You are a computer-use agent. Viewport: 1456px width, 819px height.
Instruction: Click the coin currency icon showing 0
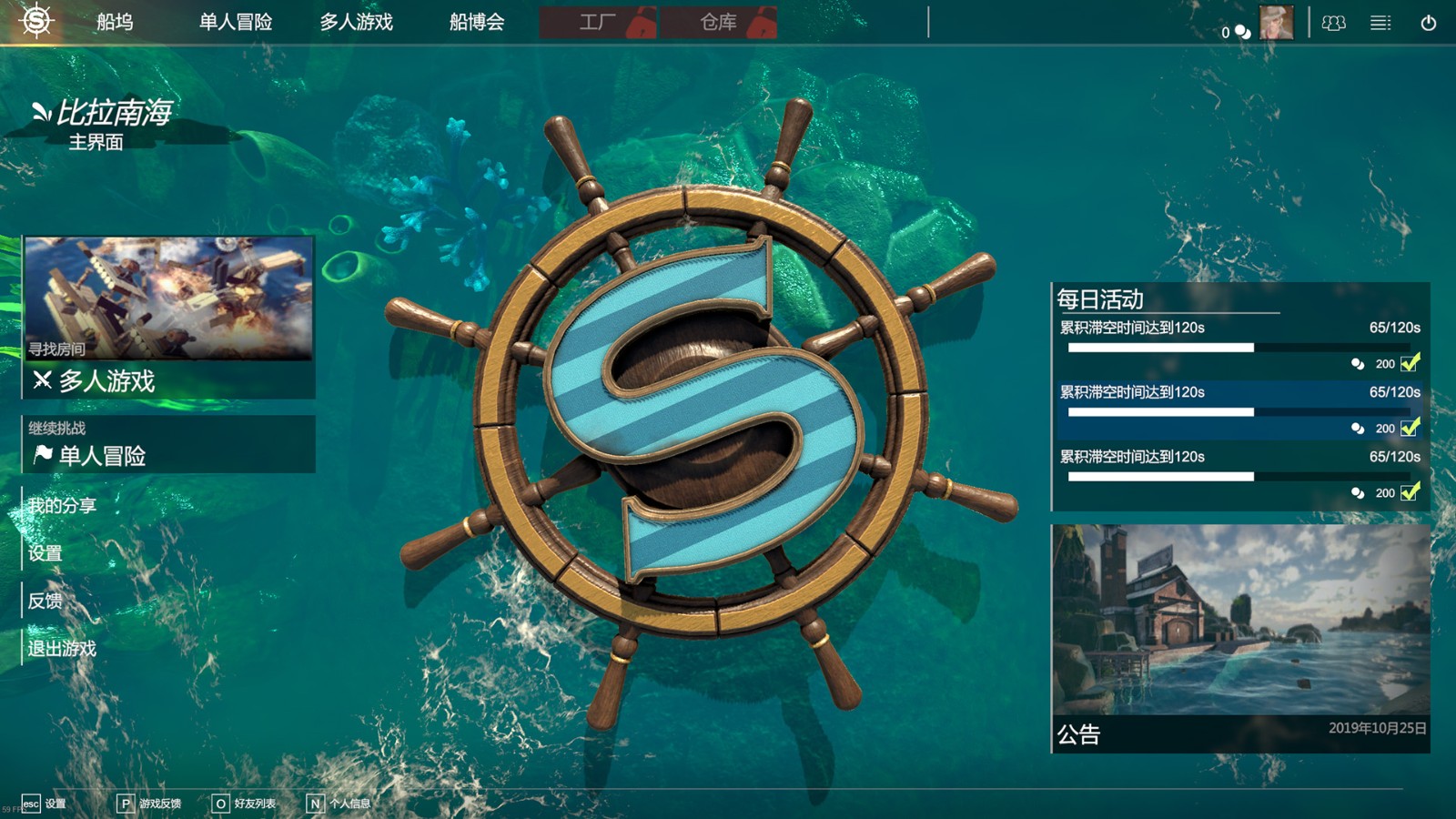pos(1243,30)
